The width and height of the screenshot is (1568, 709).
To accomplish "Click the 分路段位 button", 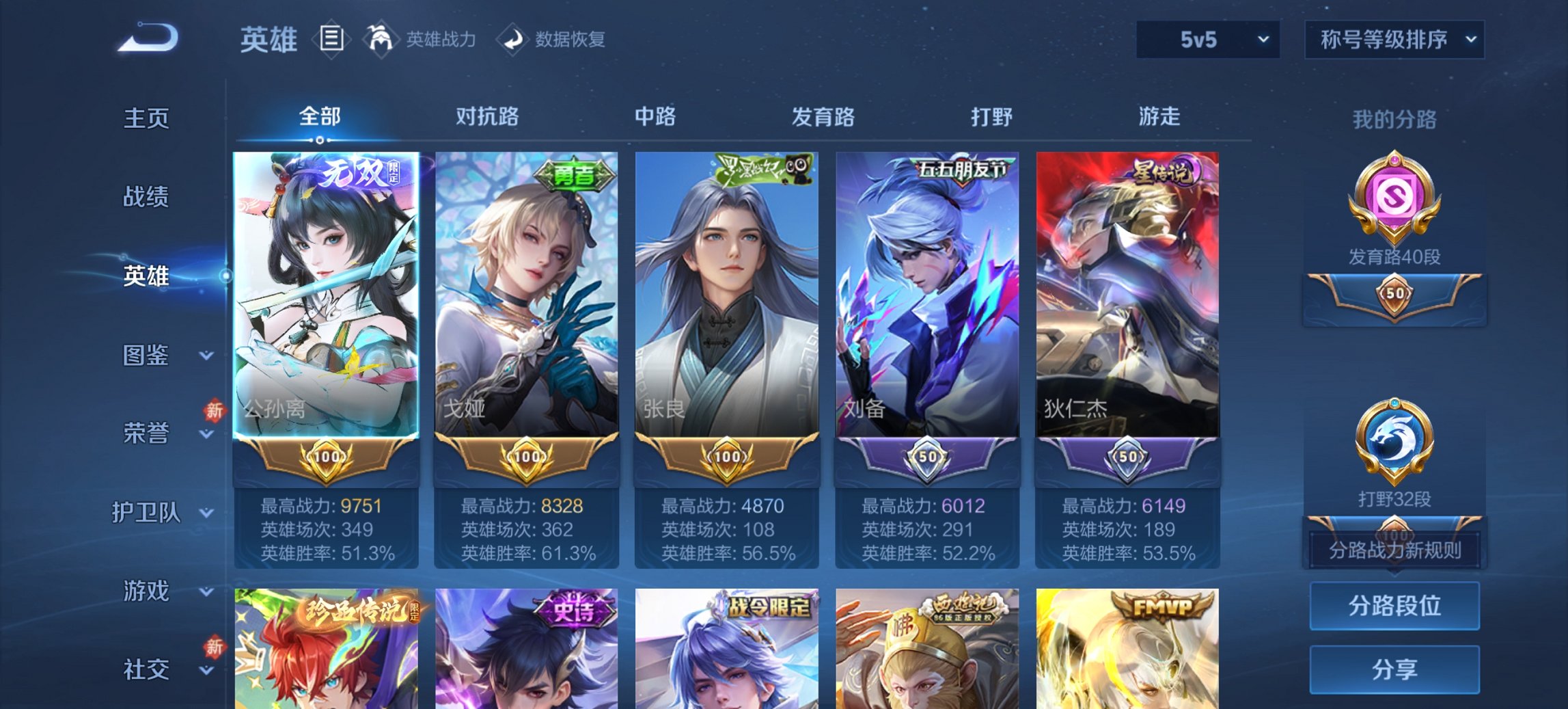I will click(x=1394, y=606).
